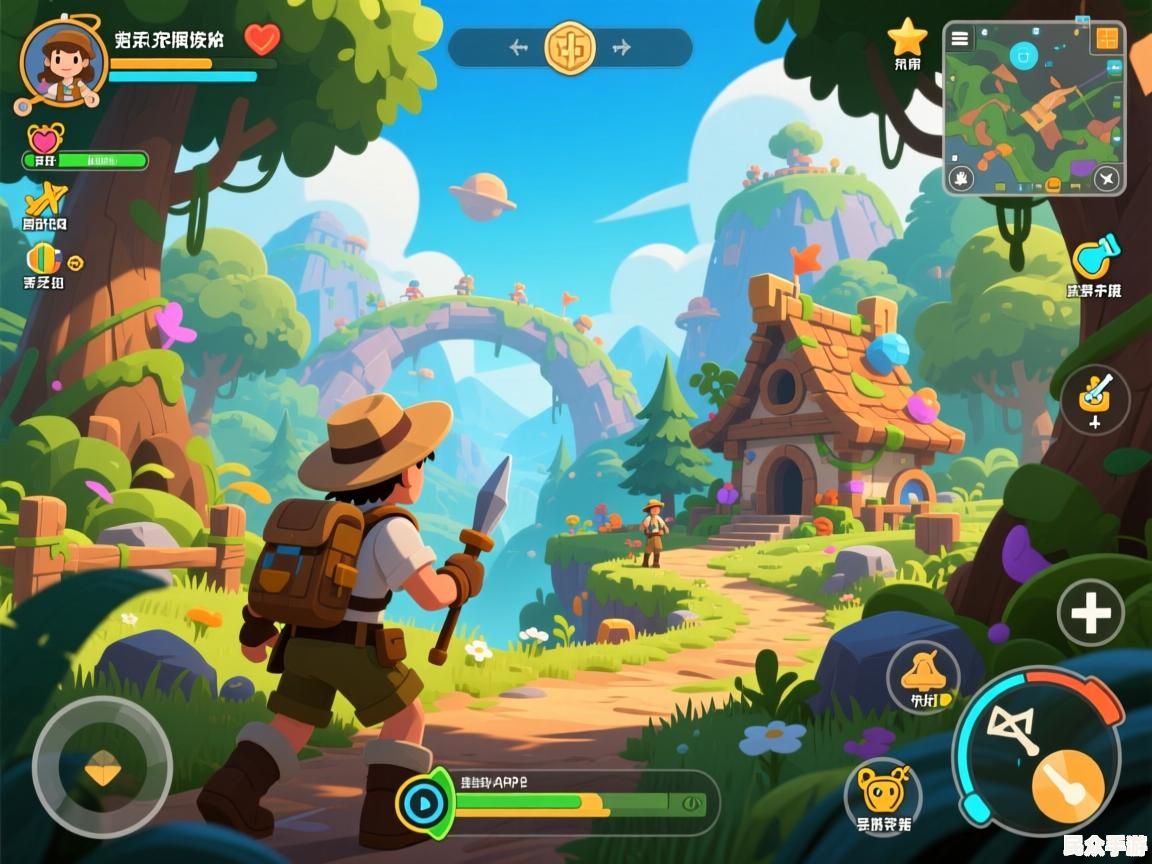The height and width of the screenshot is (864, 1152).
Task: Click the campfire button on the minimap
Action: pos(961,179)
